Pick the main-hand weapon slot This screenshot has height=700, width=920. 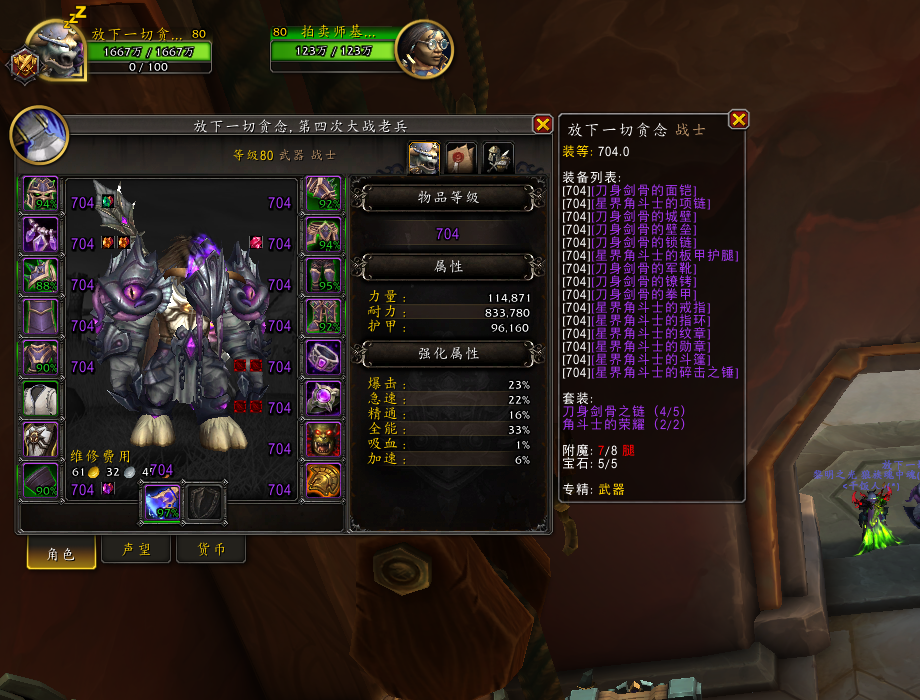pyautogui.click(x=163, y=500)
